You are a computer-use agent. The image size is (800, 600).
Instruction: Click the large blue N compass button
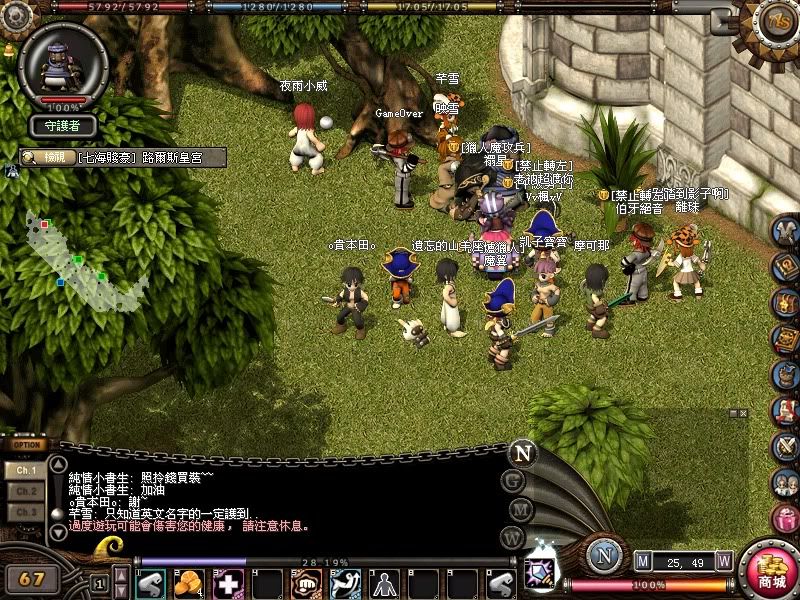click(x=602, y=556)
